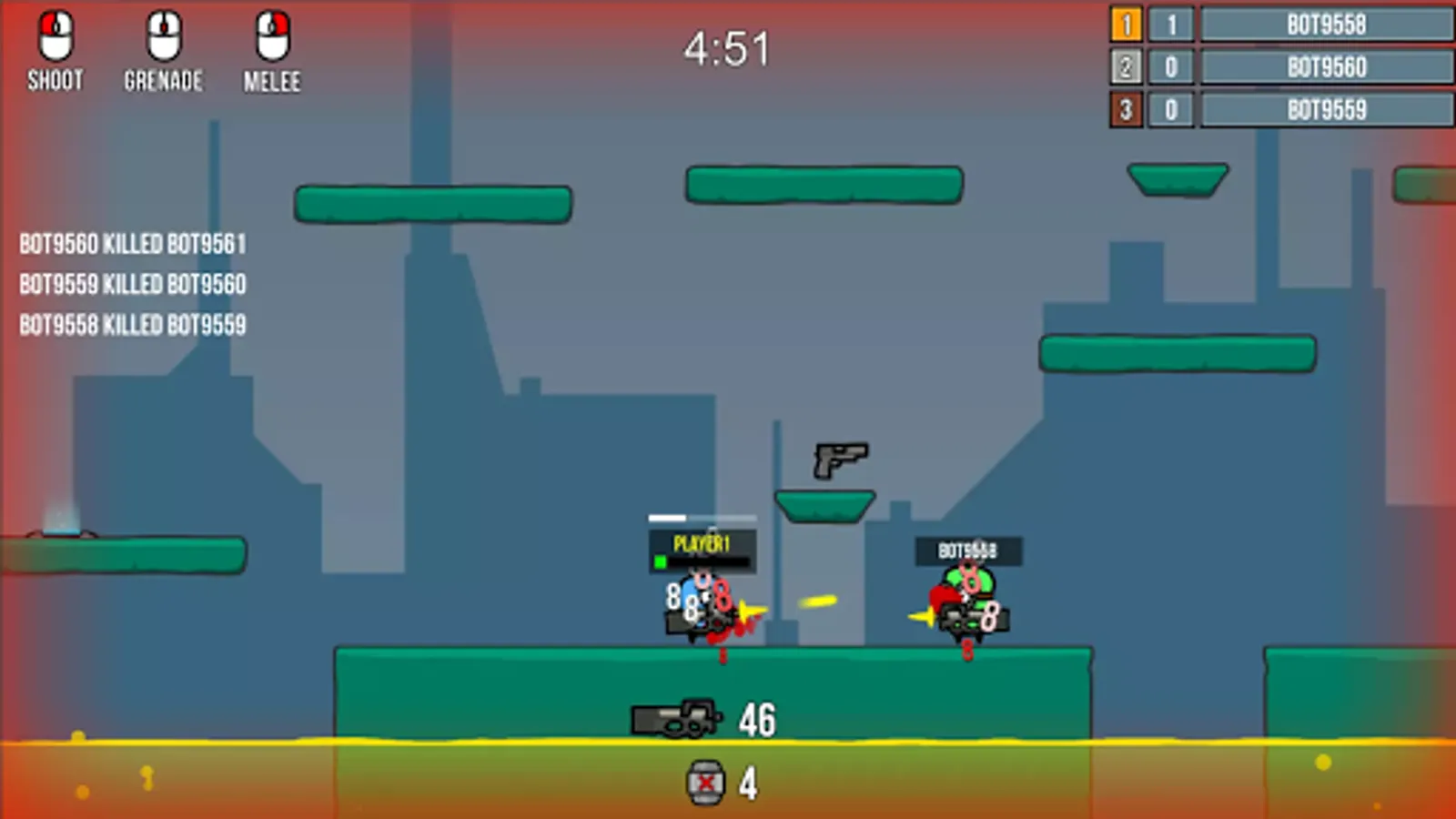Select BOT9558 entry in the scoreboard
Image resolution: width=1456 pixels, height=819 pixels.
tap(1325, 25)
